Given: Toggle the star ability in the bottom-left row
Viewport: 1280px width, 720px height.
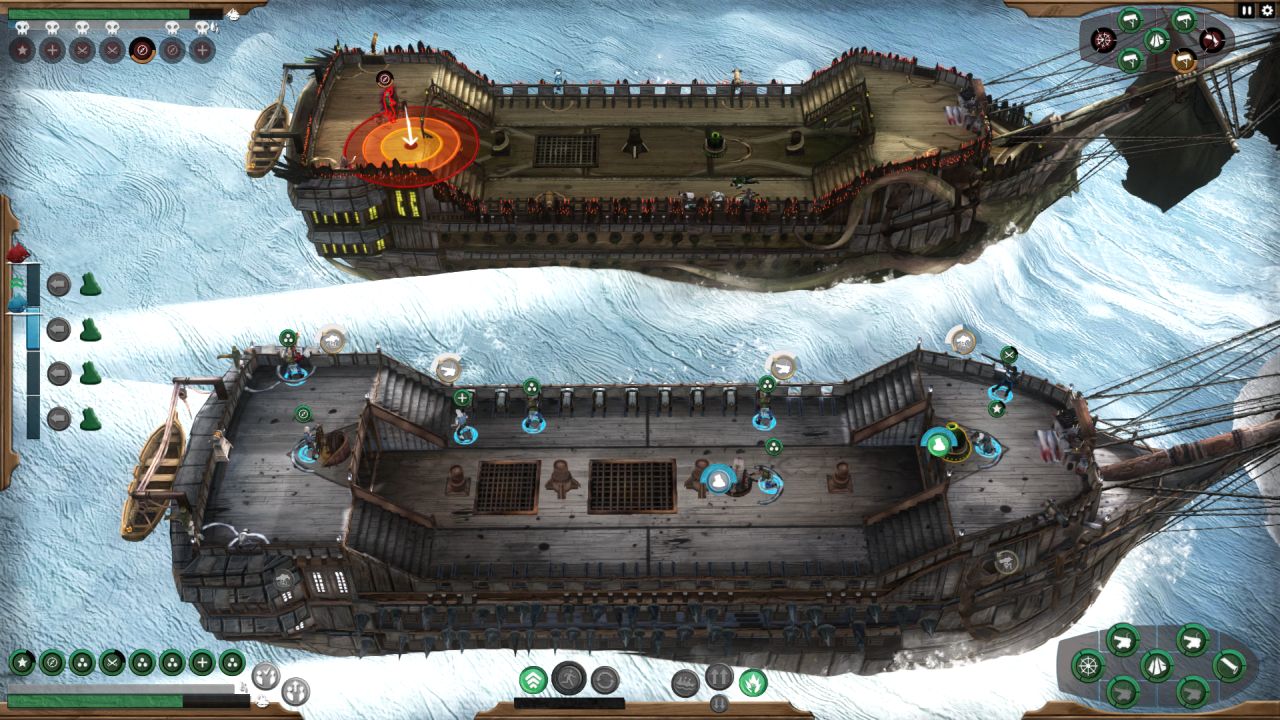Looking at the screenshot, I should [x=22, y=662].
